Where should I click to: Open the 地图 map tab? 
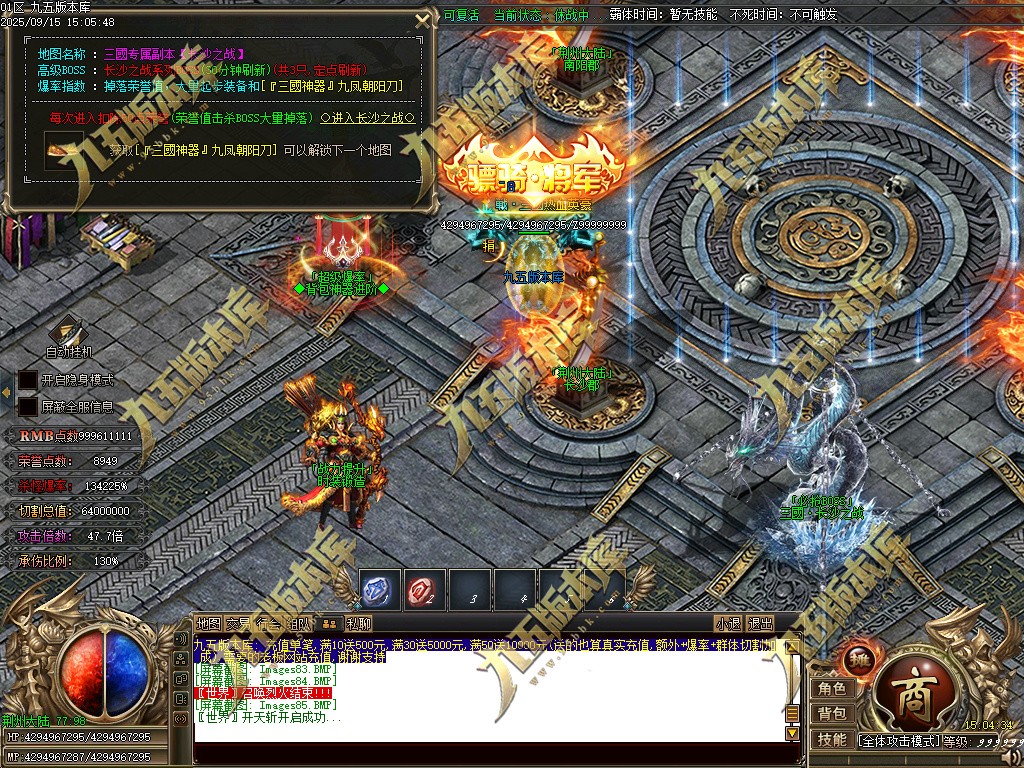208,623
